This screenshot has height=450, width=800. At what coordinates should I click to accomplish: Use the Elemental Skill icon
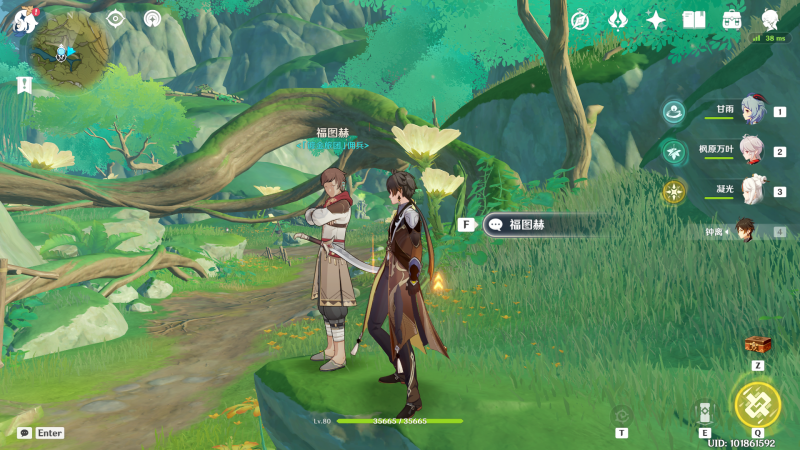704,412
